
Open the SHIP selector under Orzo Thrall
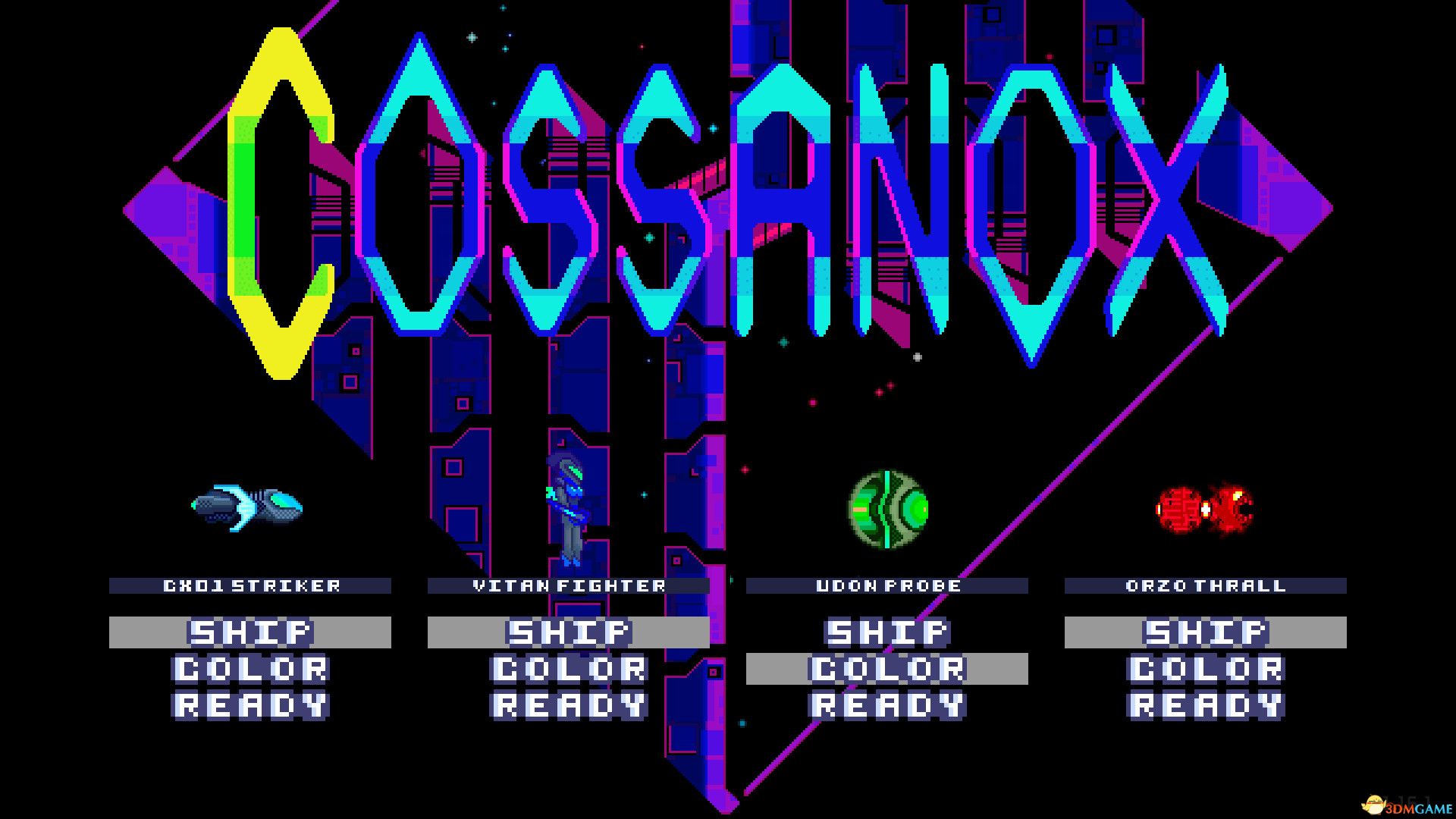coord(1206,630)
